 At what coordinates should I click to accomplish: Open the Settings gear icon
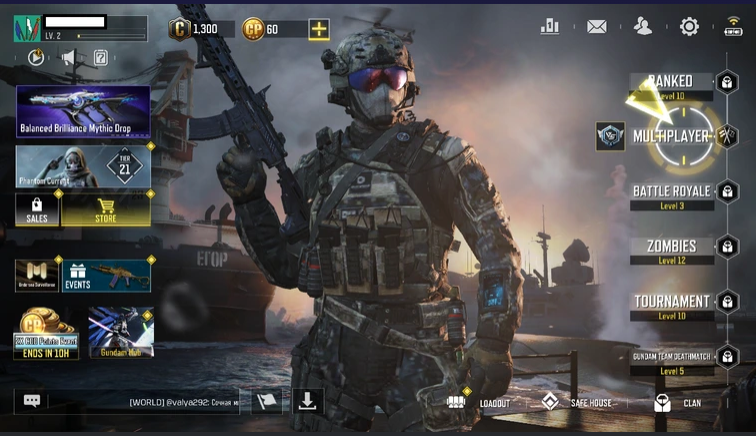point(689,27)
